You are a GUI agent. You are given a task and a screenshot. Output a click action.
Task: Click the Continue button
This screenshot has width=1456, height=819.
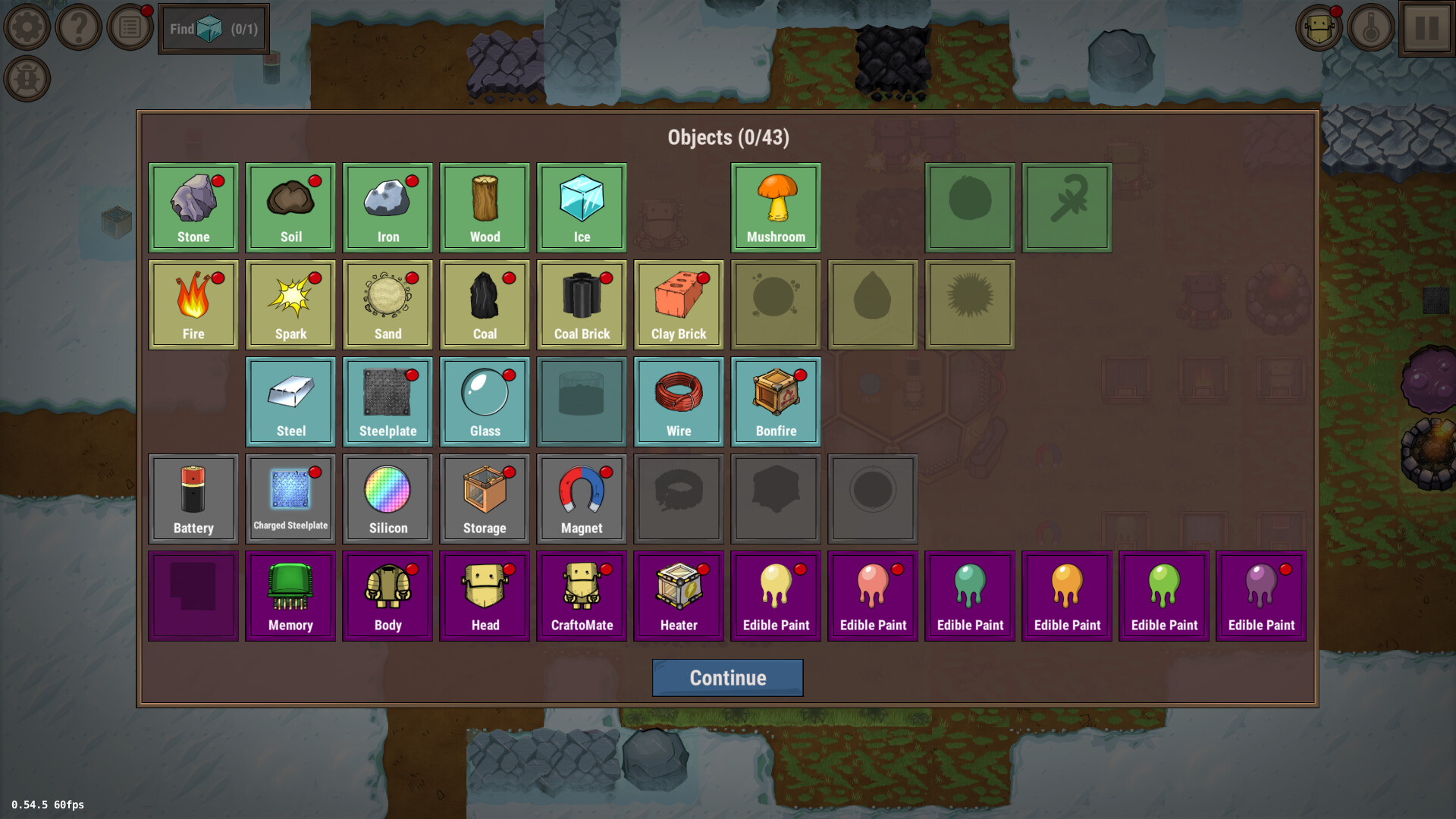click(727, 677)
